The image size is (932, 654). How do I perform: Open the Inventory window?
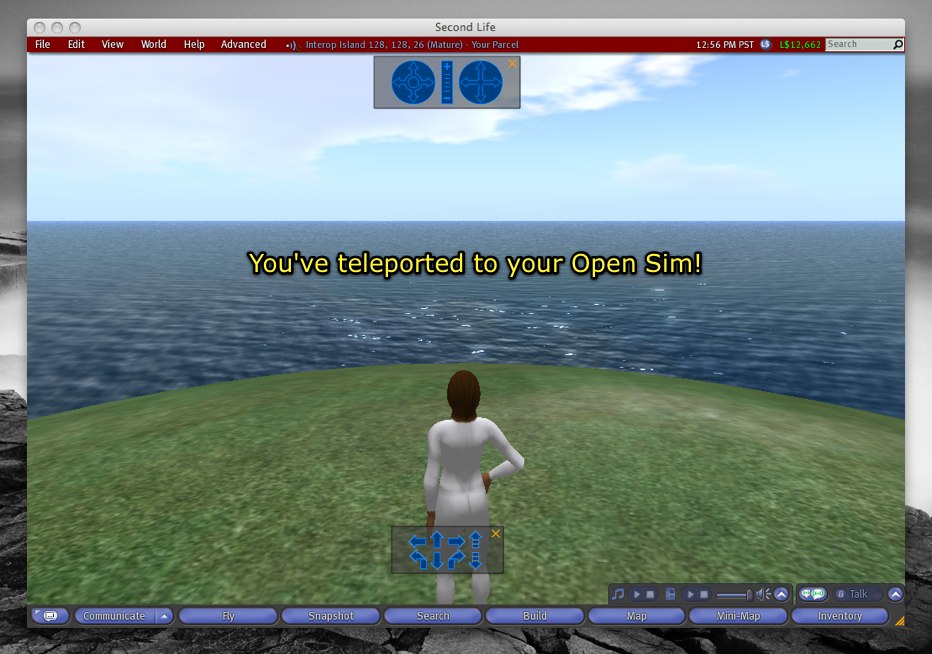pos(839,616)
